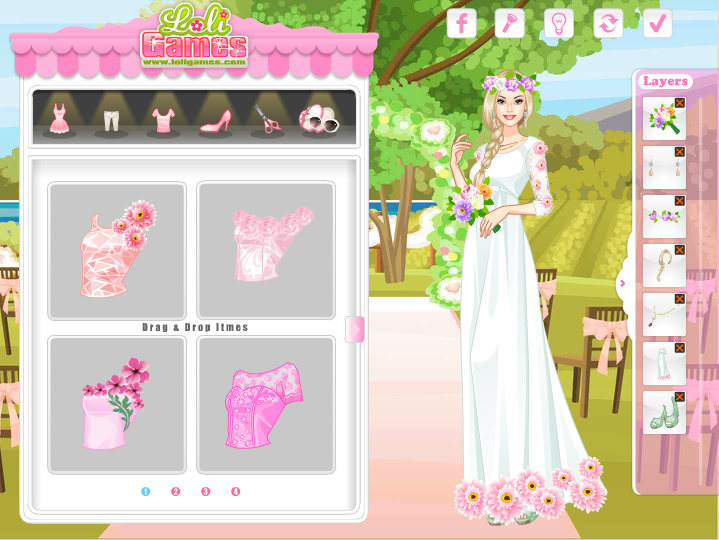The image size is (719, 540).
Task: Collapse the Layers panel with its arrow
Action: [x=622, y=283]
